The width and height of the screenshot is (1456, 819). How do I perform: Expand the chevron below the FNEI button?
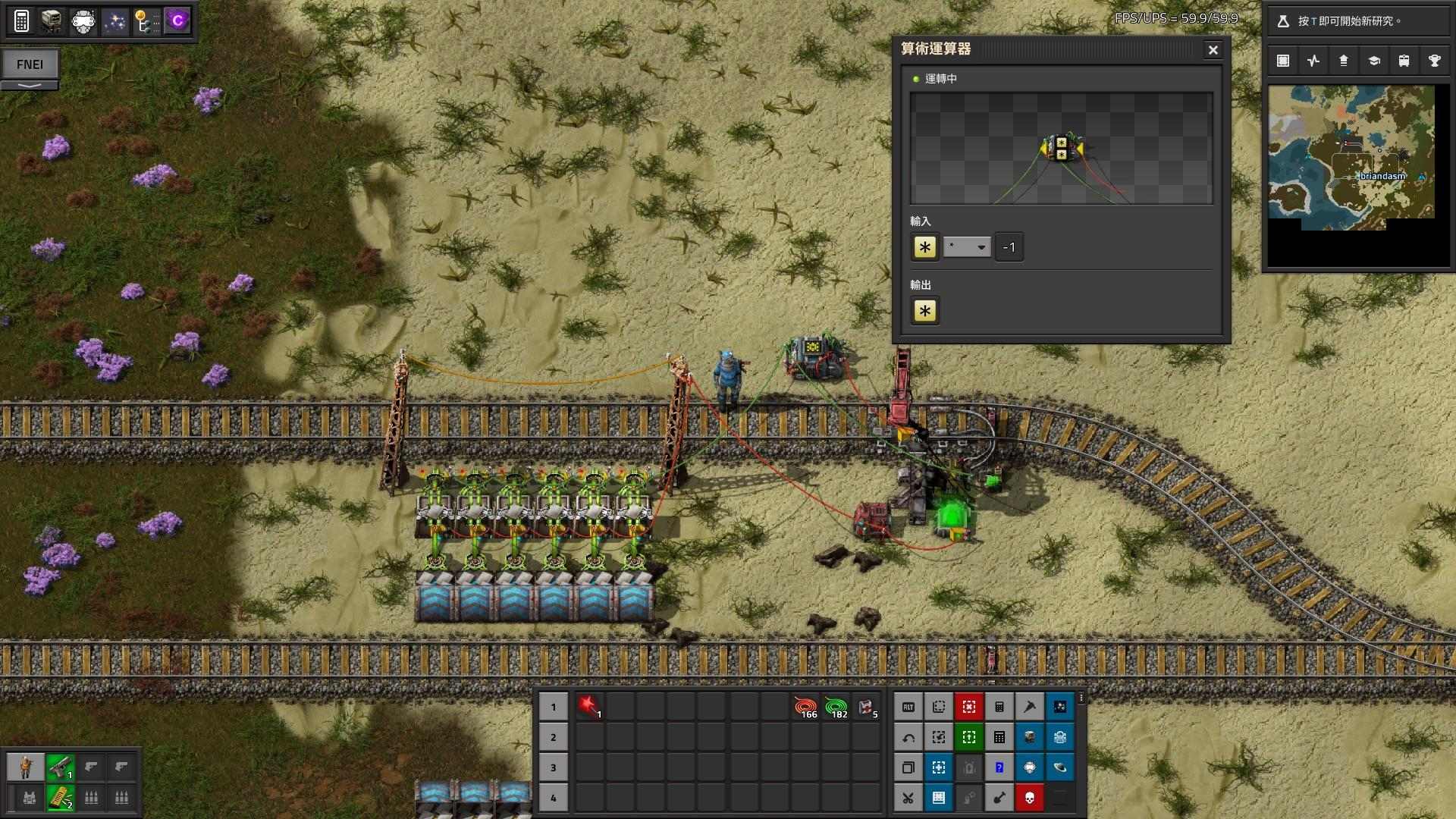[x=30, y=83]
